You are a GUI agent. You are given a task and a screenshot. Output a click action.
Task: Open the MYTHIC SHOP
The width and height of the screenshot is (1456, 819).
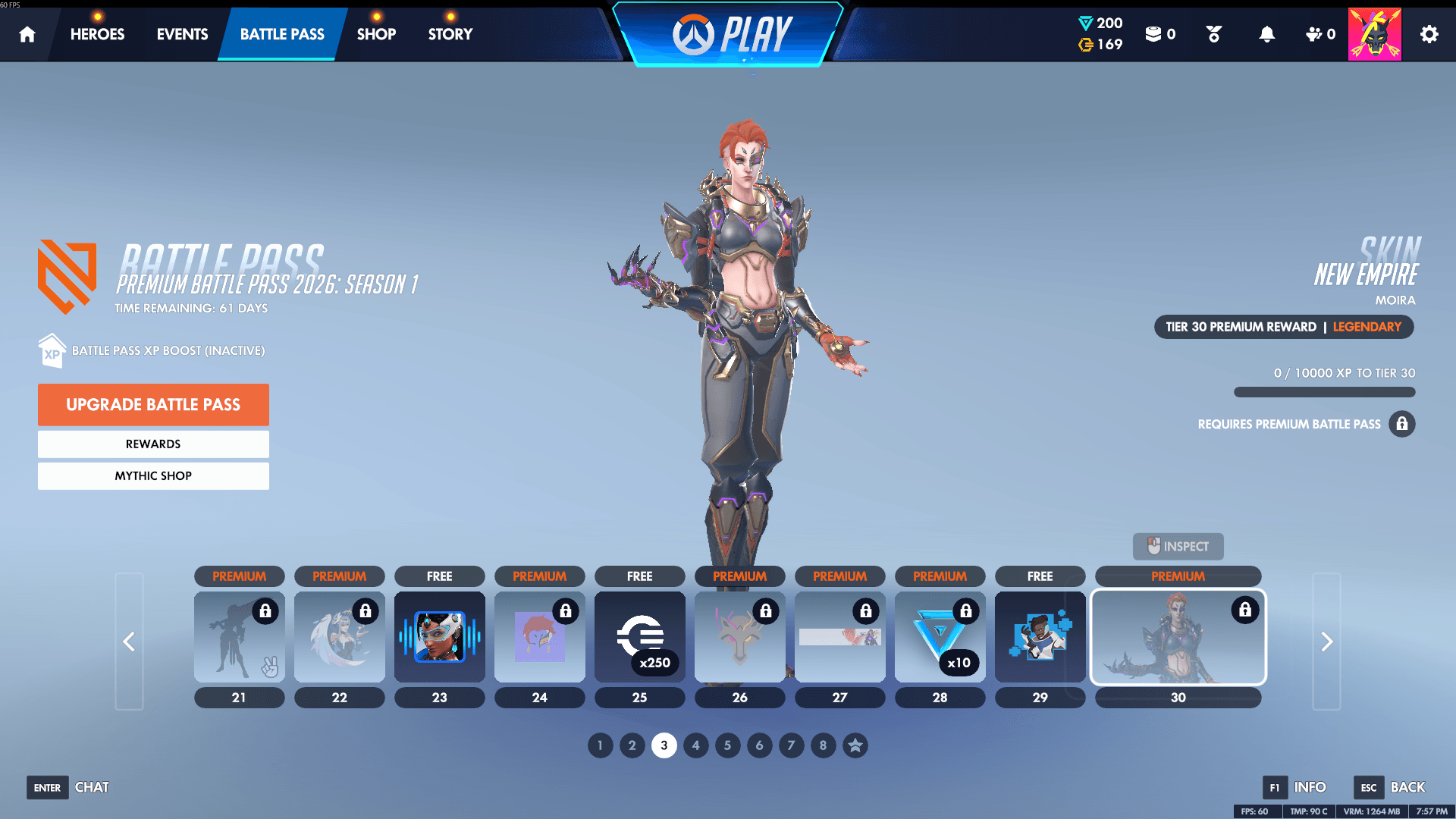(153, 475)
